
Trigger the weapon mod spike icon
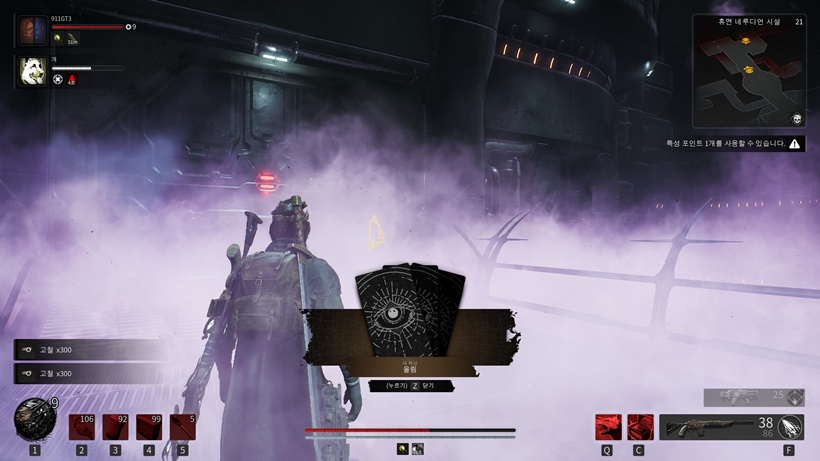pos(791,427)
